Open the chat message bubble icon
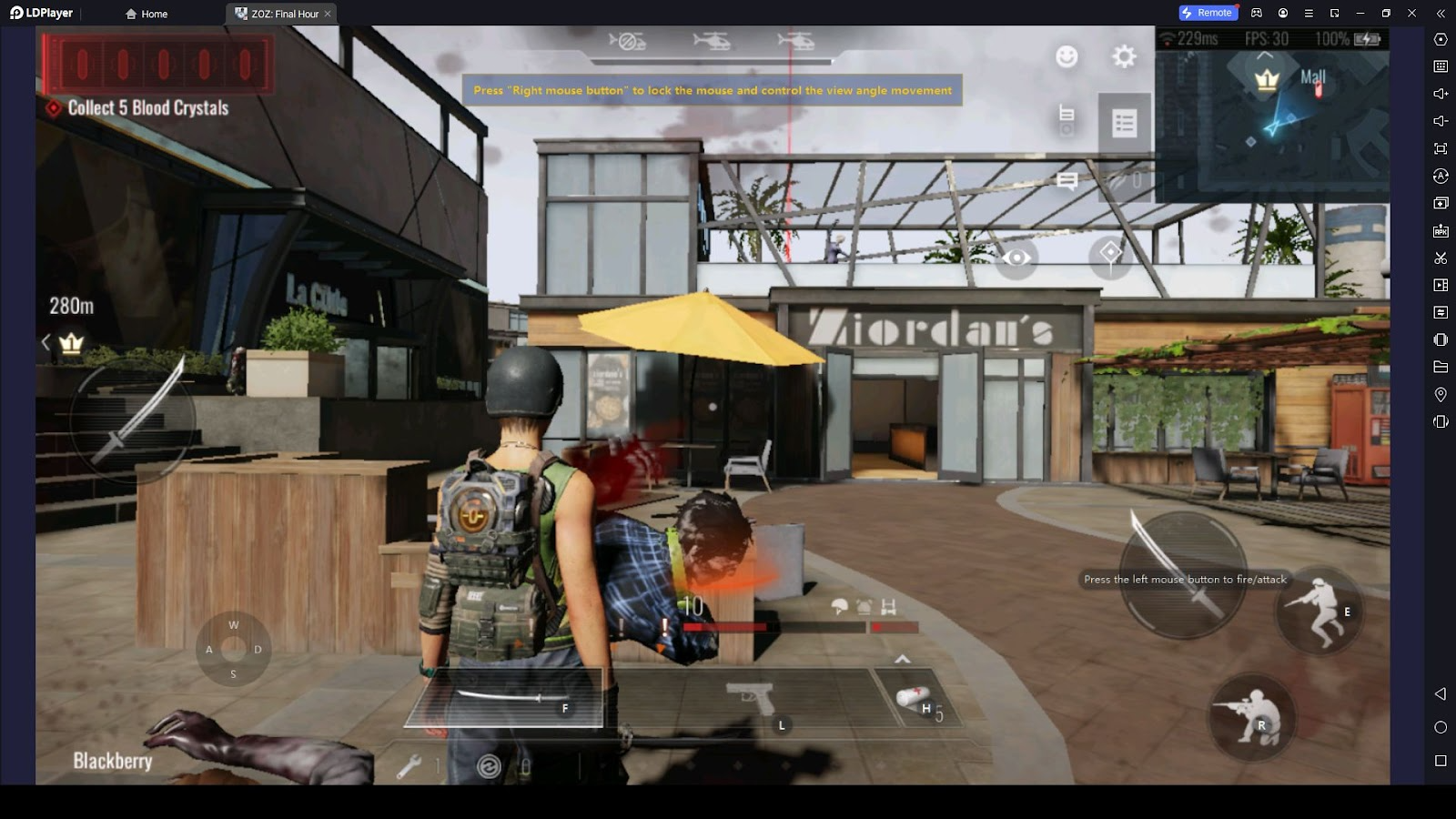The width and height of the screenshot is (1456, 819). pos(1067,180)
